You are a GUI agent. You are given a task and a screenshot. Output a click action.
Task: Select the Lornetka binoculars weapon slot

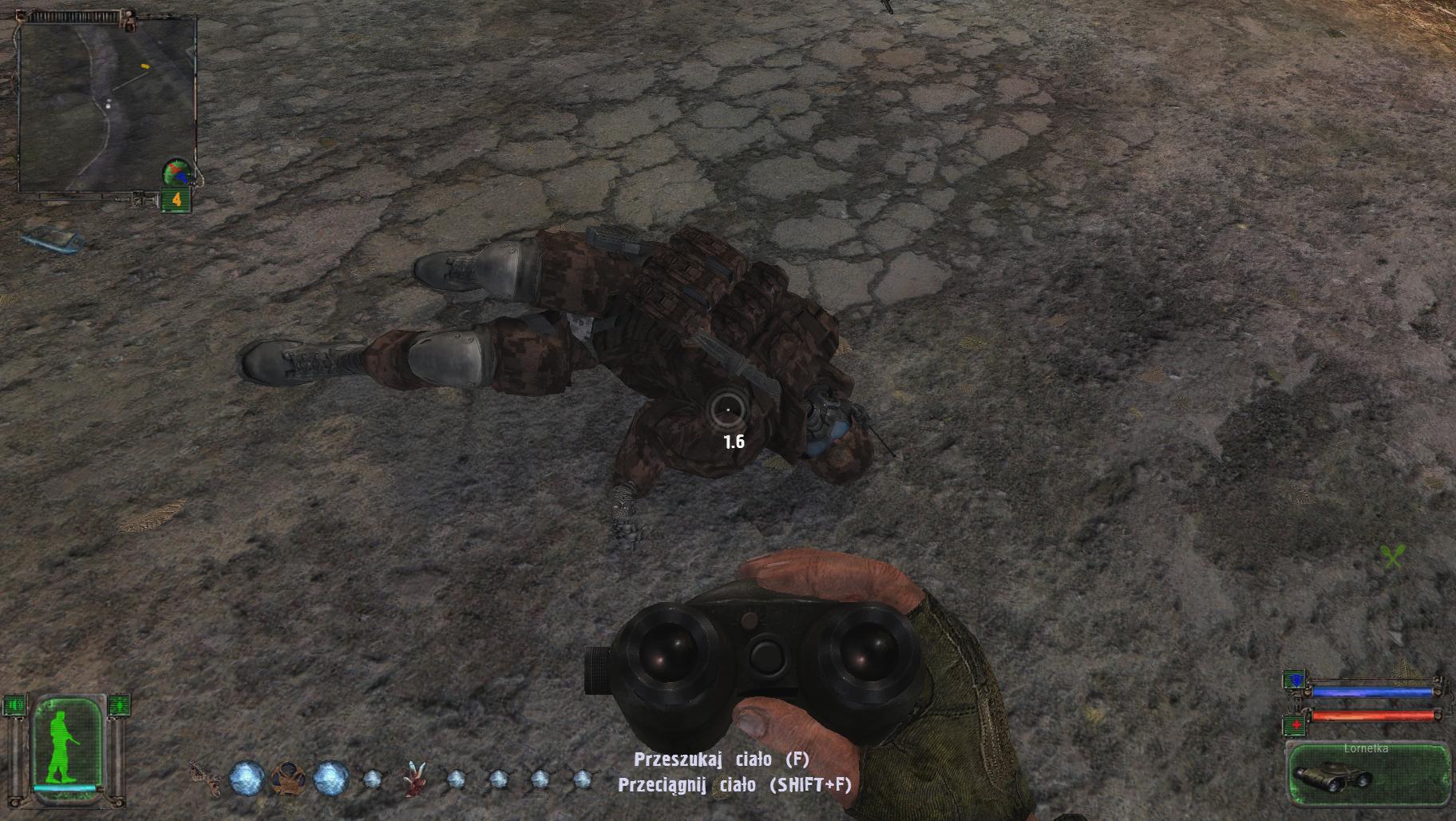pyautogui.click(x=1368, y=773)
